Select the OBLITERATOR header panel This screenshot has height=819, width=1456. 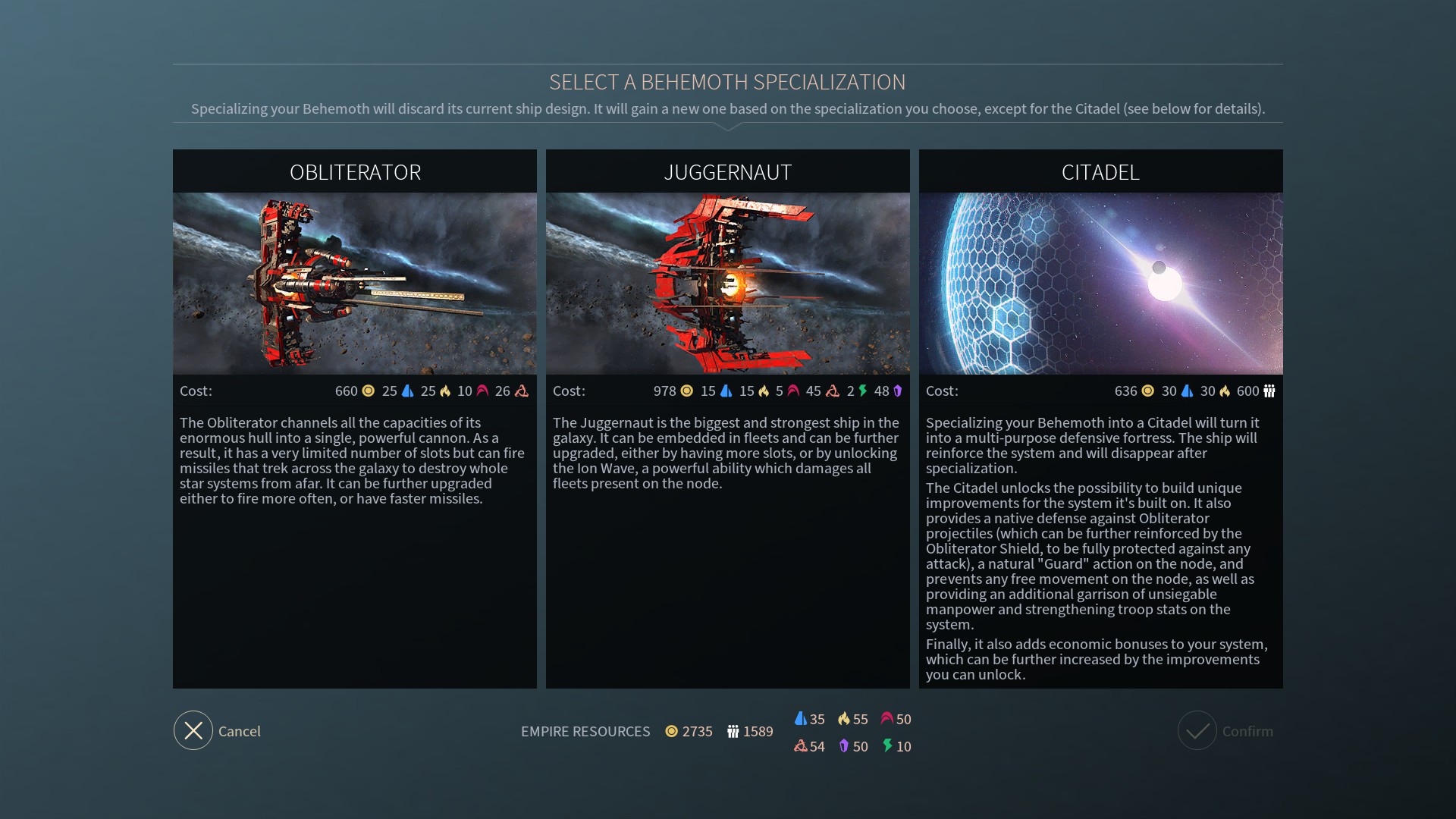[355, 171]
